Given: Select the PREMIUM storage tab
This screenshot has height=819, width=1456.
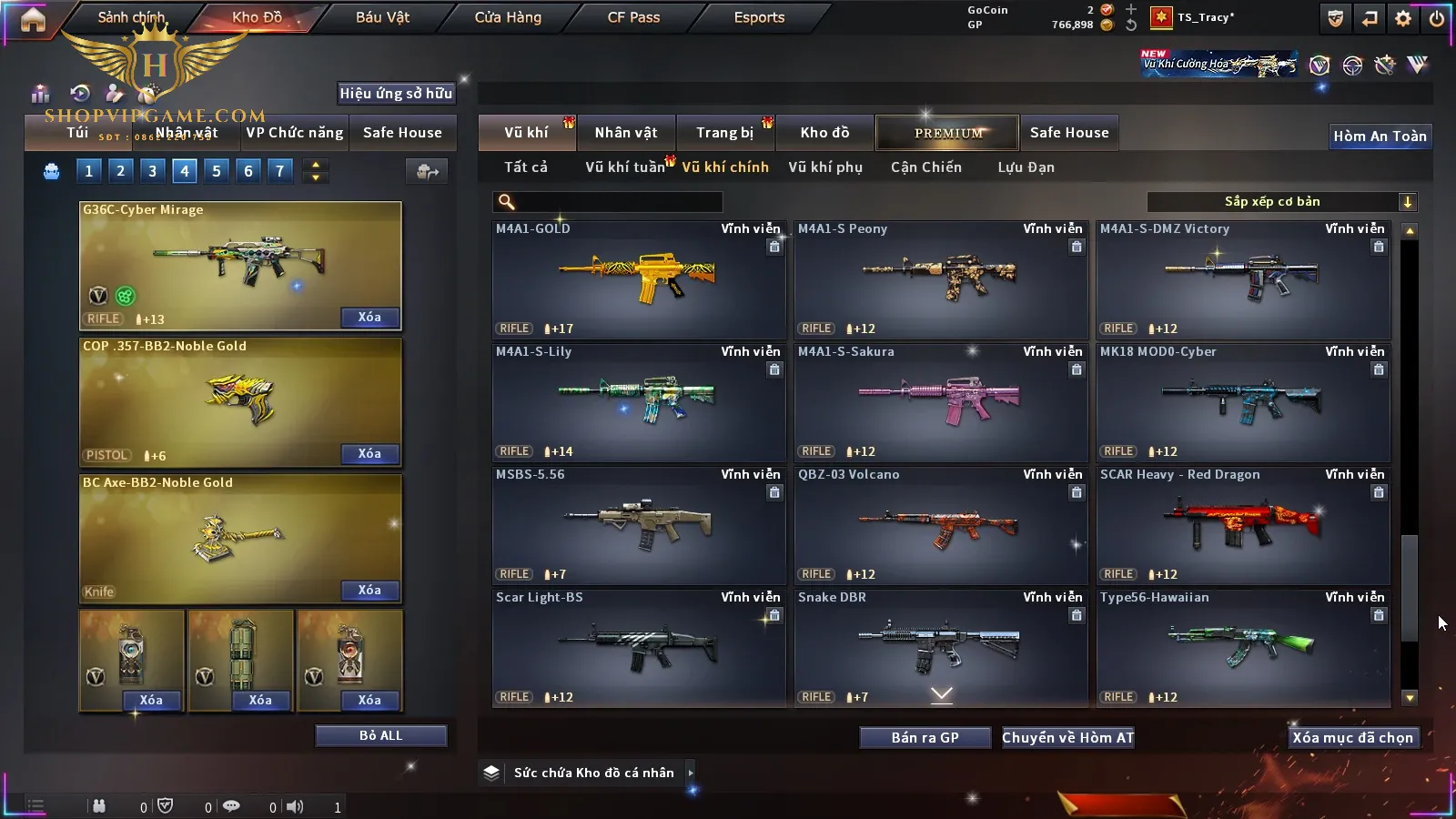Looking at the screenshot, I should [948, 133].
